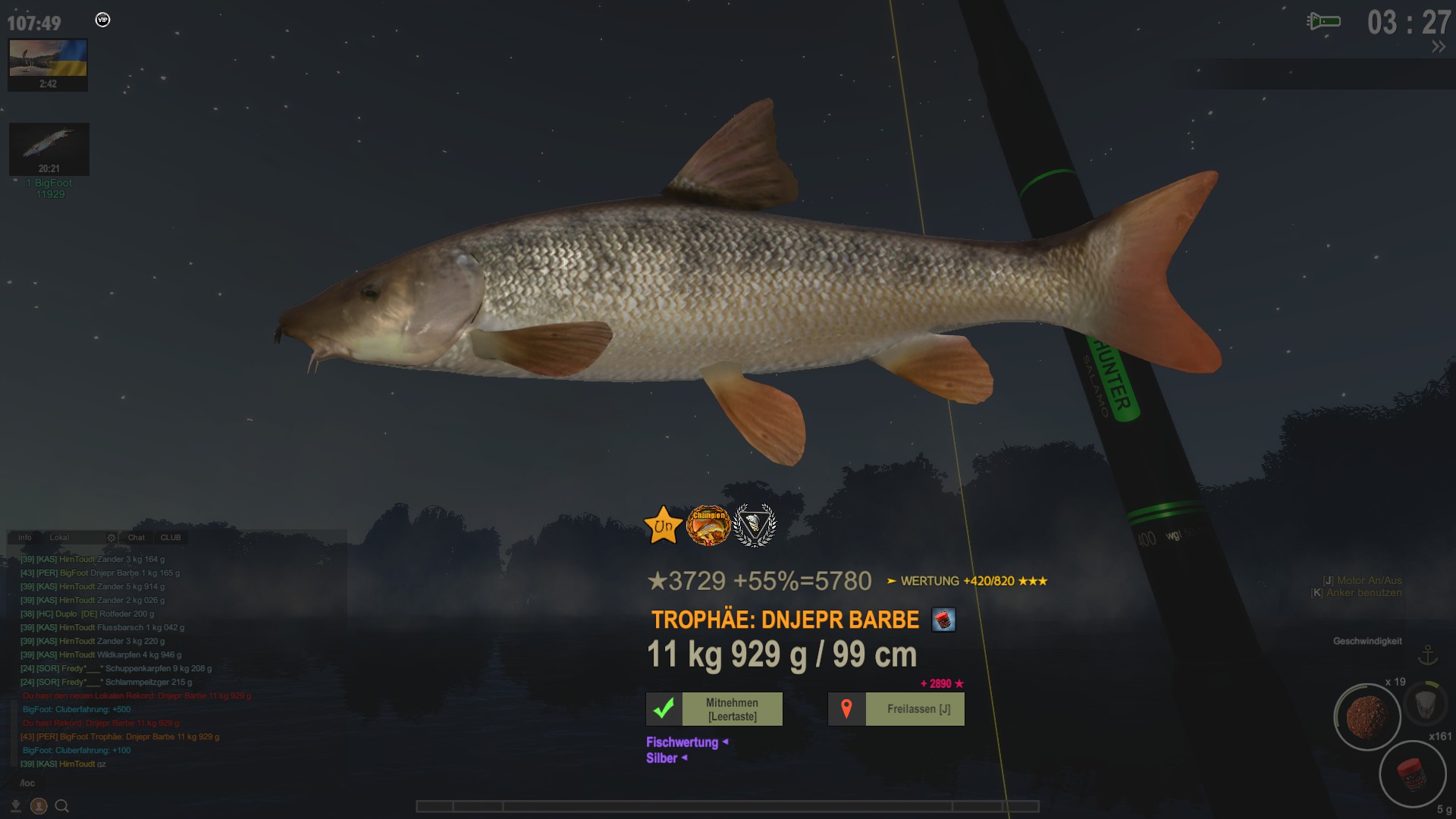Keep the fish with Mitnehmen
This screenshot has height=819, width=1456.
714,709
